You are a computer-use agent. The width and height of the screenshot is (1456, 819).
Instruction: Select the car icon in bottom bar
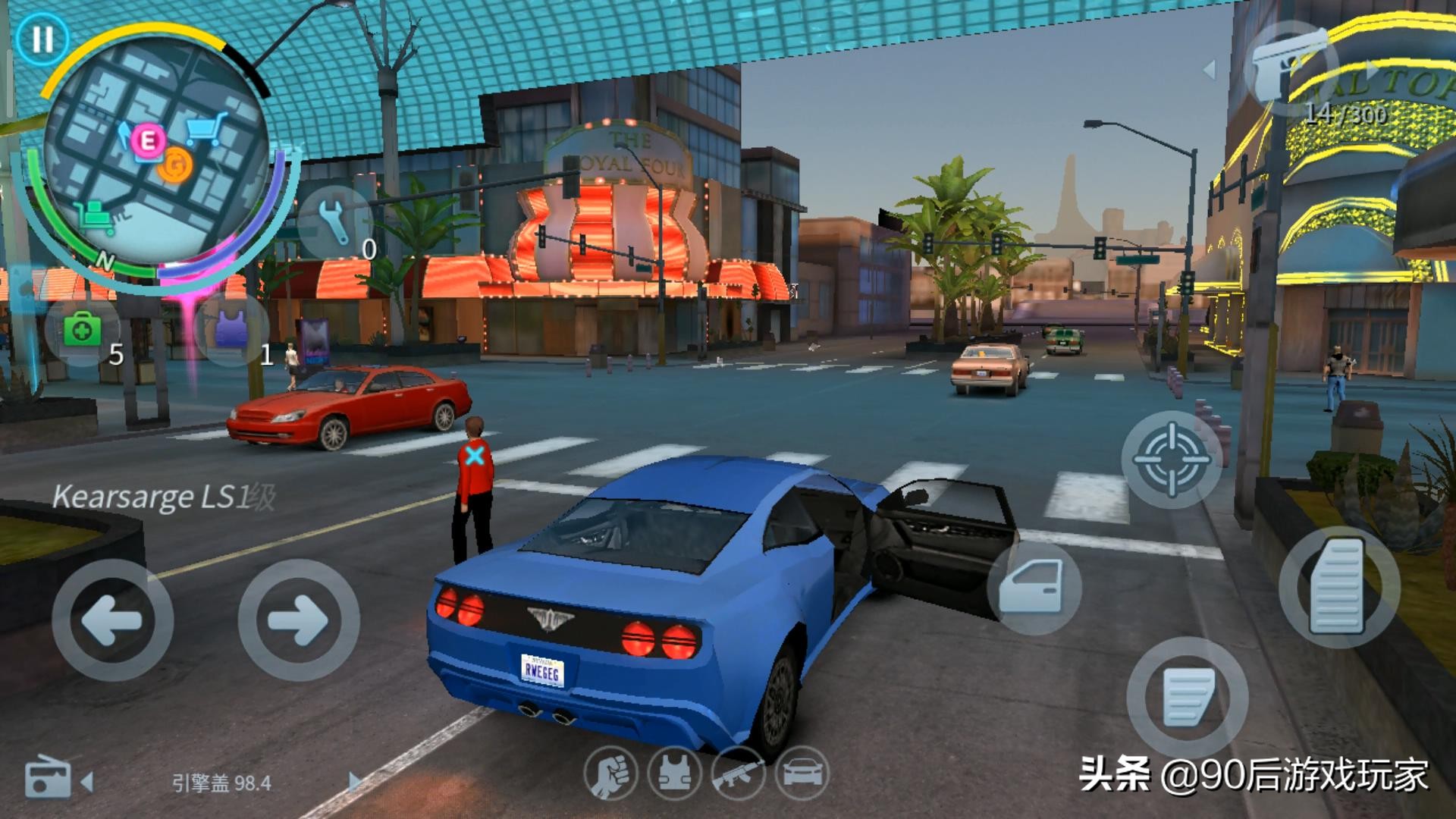click(802, 774)
